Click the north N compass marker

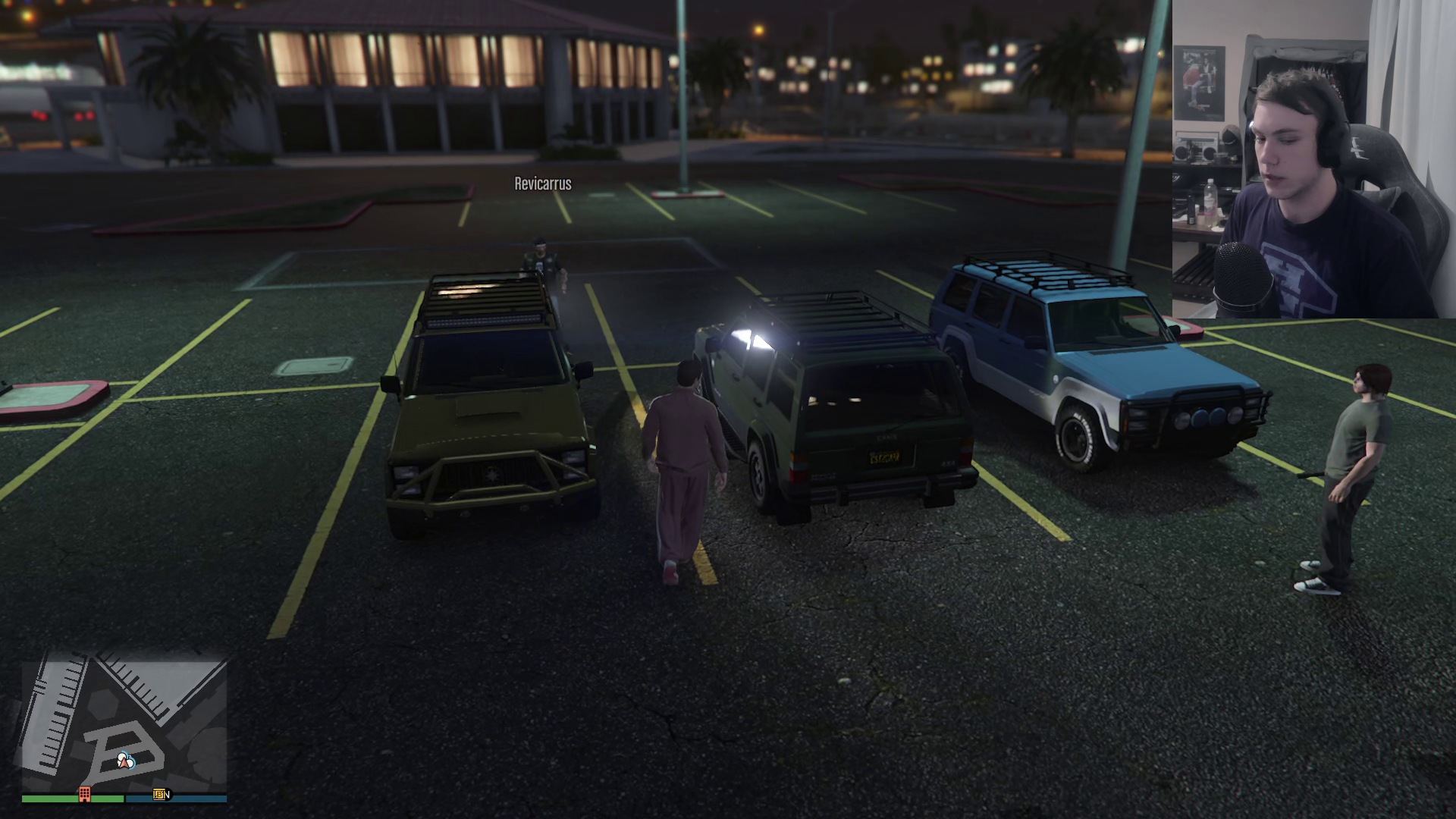point(168,794)
